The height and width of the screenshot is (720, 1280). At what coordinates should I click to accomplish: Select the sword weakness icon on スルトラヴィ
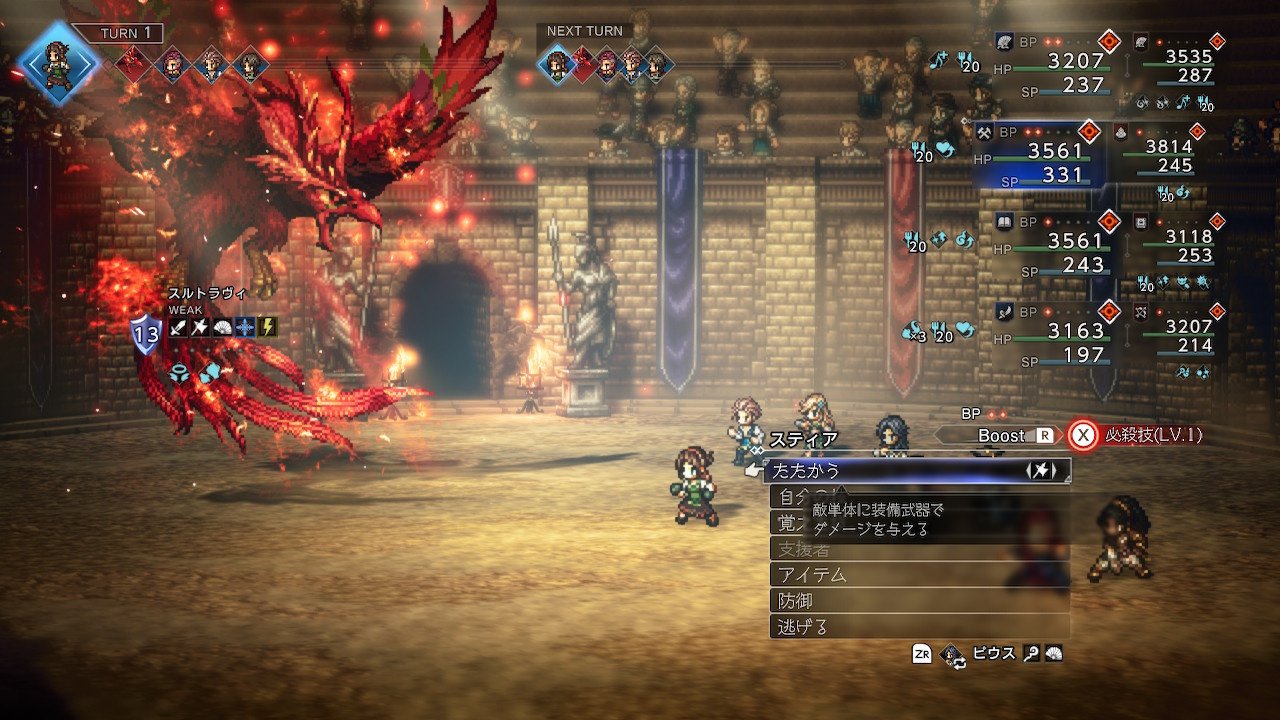pos(178,326)
